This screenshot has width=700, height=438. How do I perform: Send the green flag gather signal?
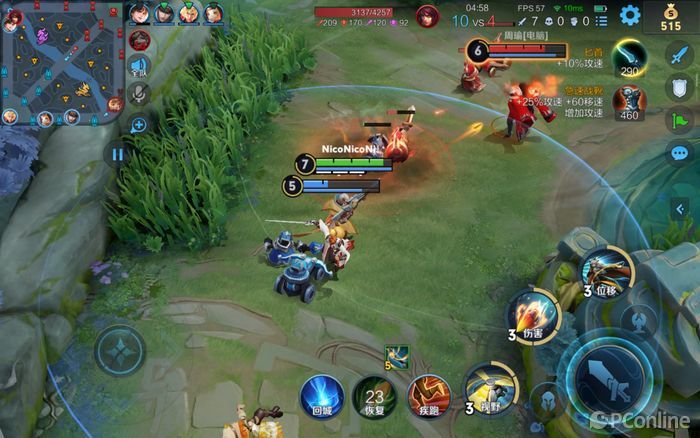(680, 122)
